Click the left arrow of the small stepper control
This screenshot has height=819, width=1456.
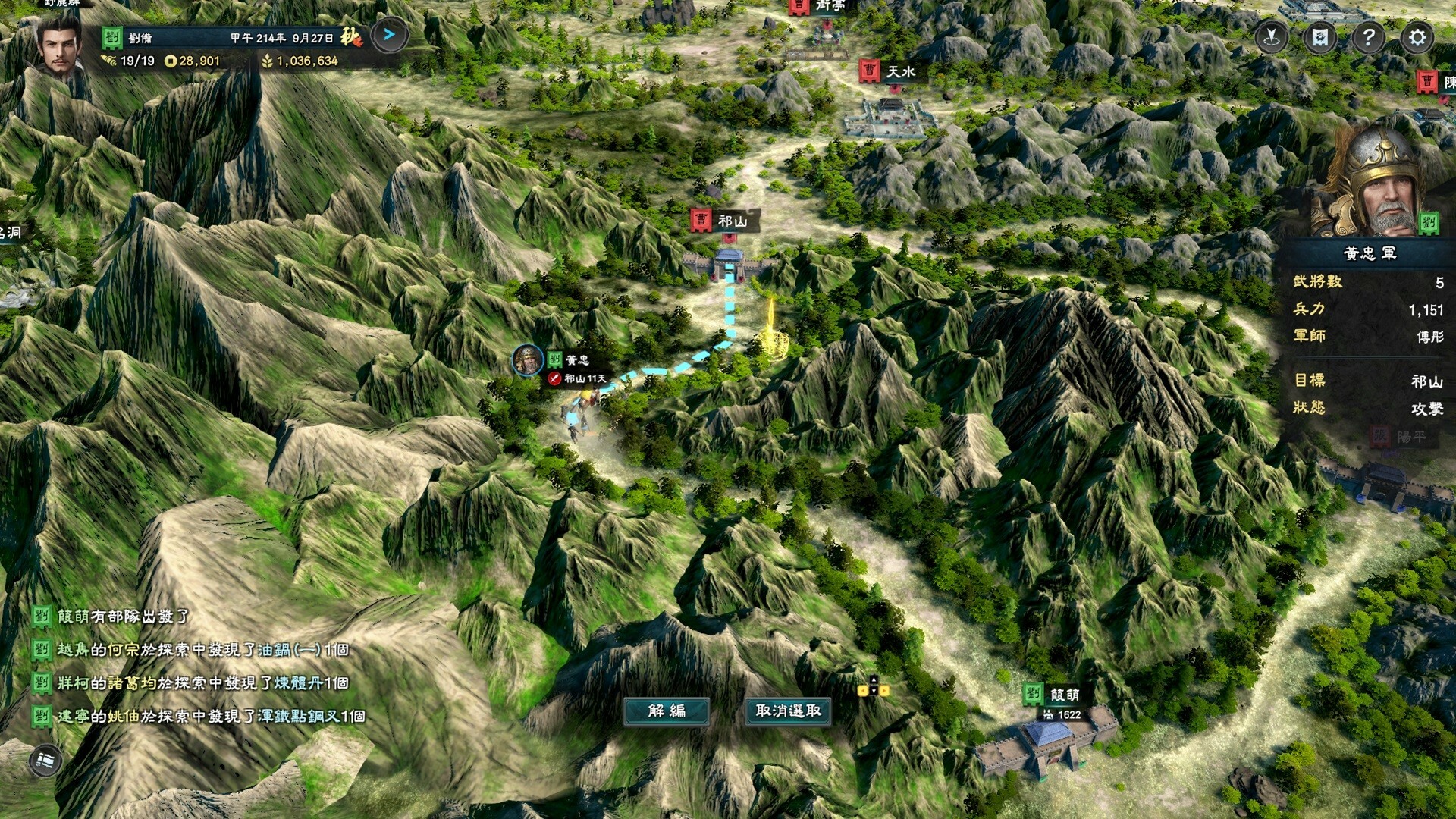pyautogui.click(x=863, y=691)
